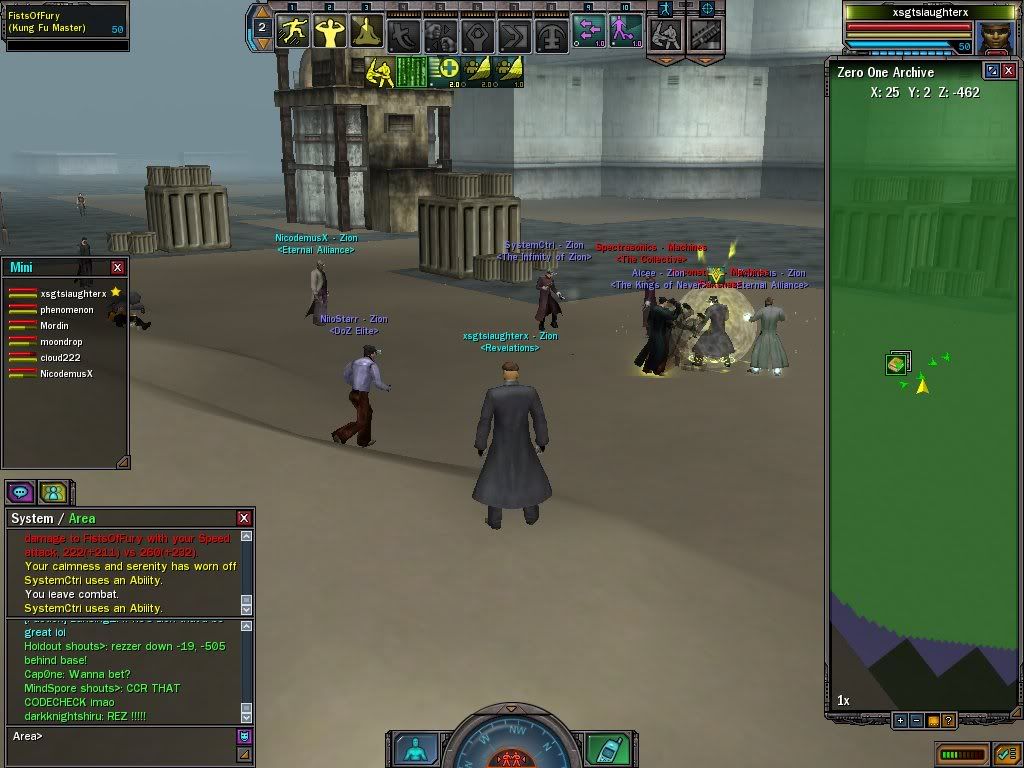Use the flexing muscles ability in slot 2
Screen dimensions: 1024x768
coord(330,32)
